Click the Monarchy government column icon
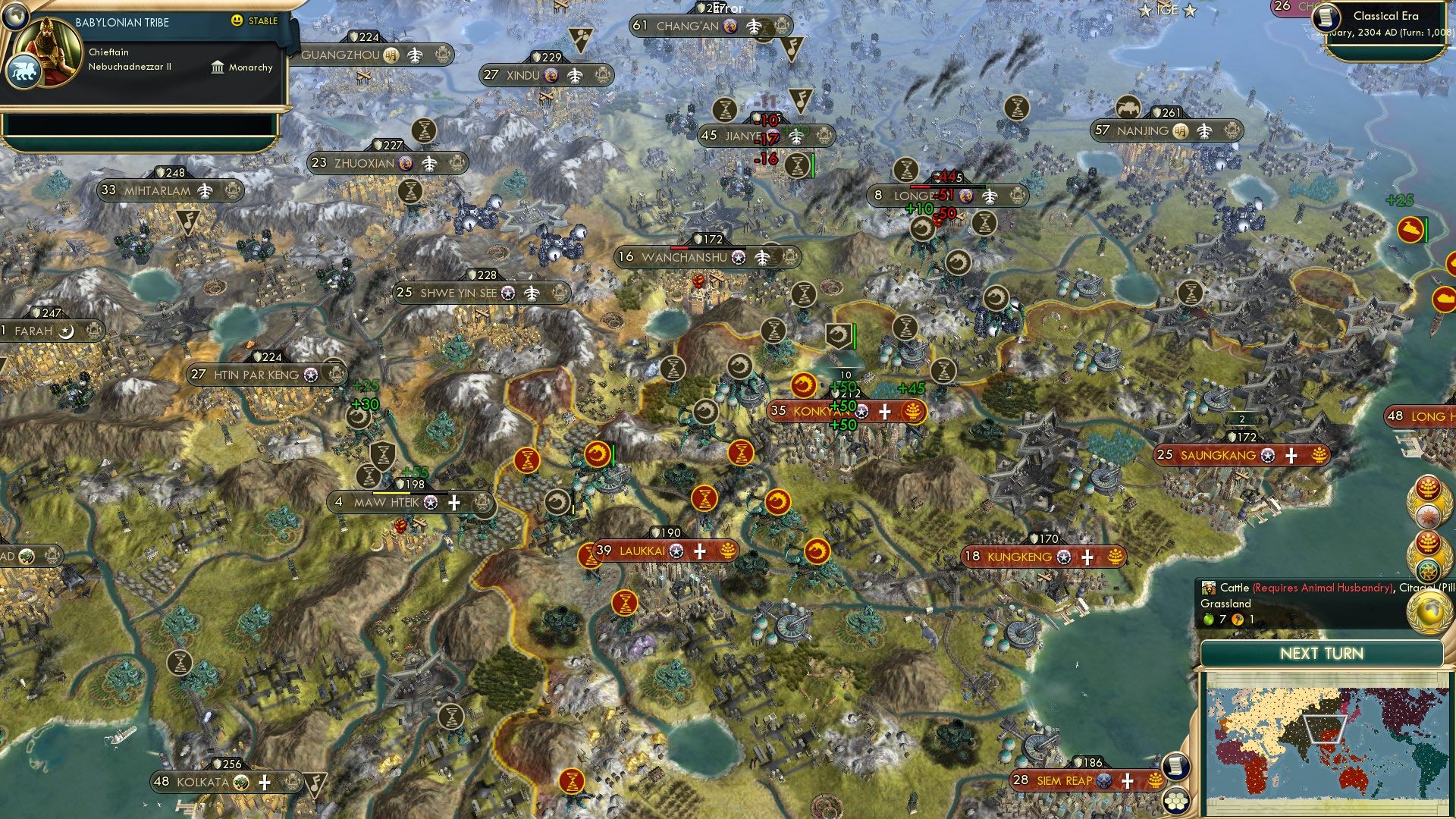 pyautogui.click(x=216, y=67)
